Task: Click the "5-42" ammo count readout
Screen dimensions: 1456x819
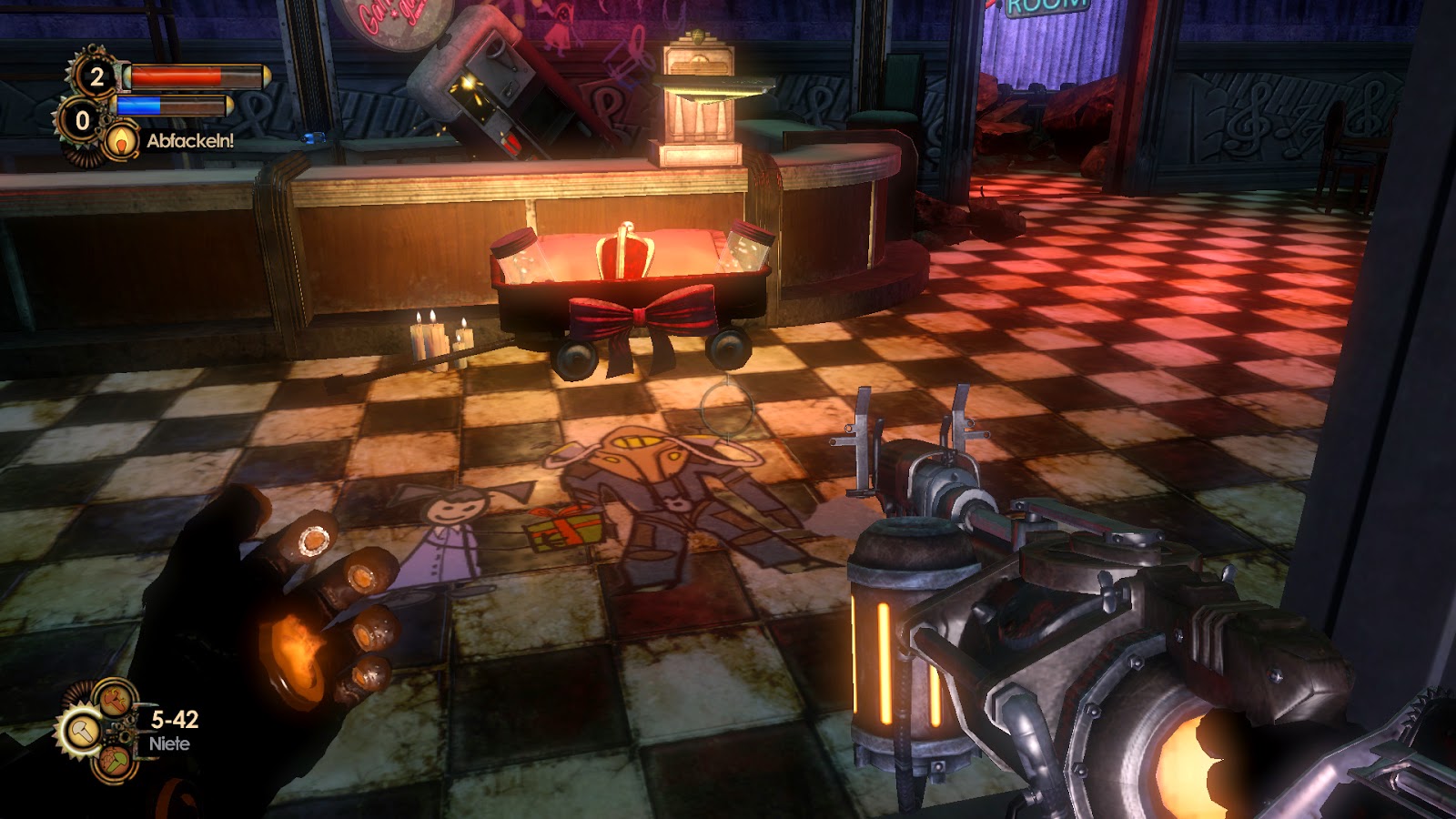Action: point(175,720)
